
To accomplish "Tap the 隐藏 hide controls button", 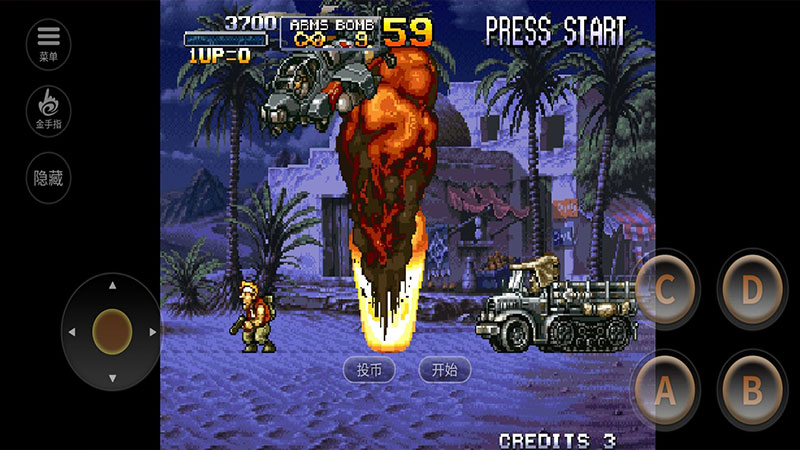I will click(x=48, y=177).
